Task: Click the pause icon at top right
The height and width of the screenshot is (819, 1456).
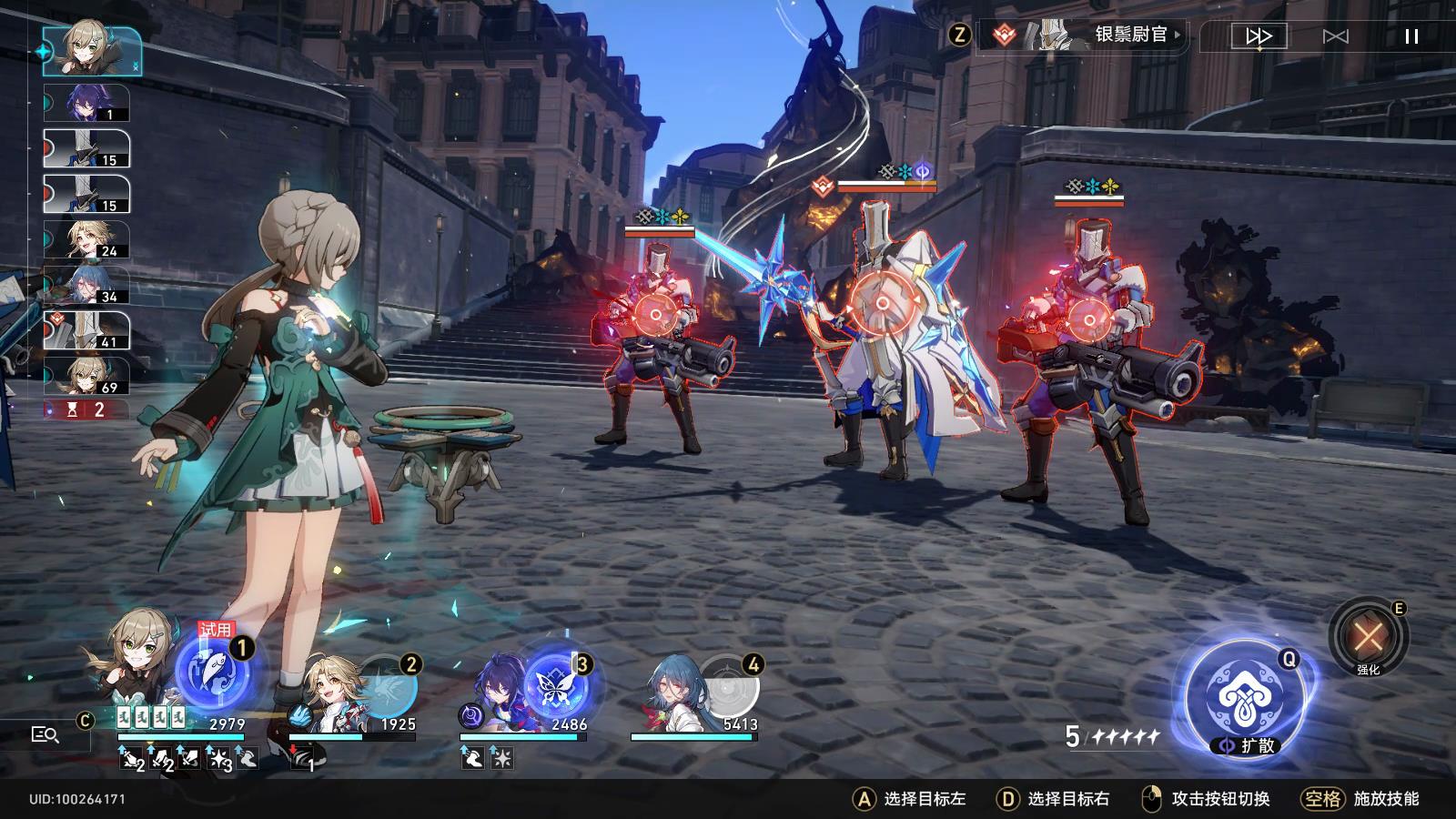Action: 1411,35
